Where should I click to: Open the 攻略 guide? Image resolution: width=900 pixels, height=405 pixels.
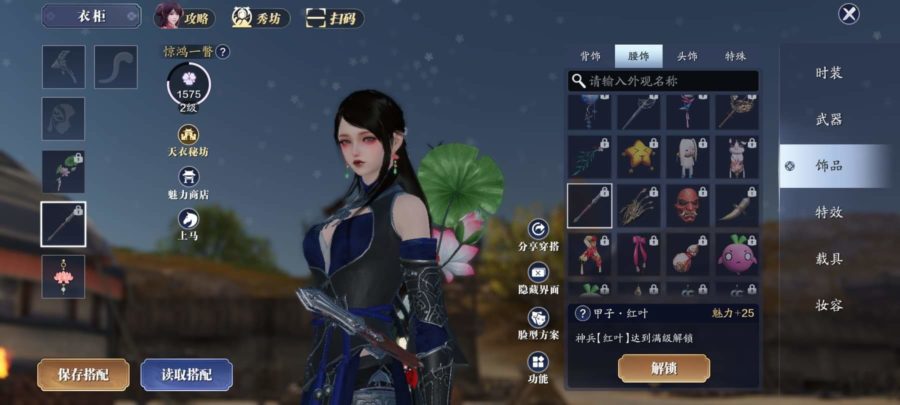click(186, 17)
